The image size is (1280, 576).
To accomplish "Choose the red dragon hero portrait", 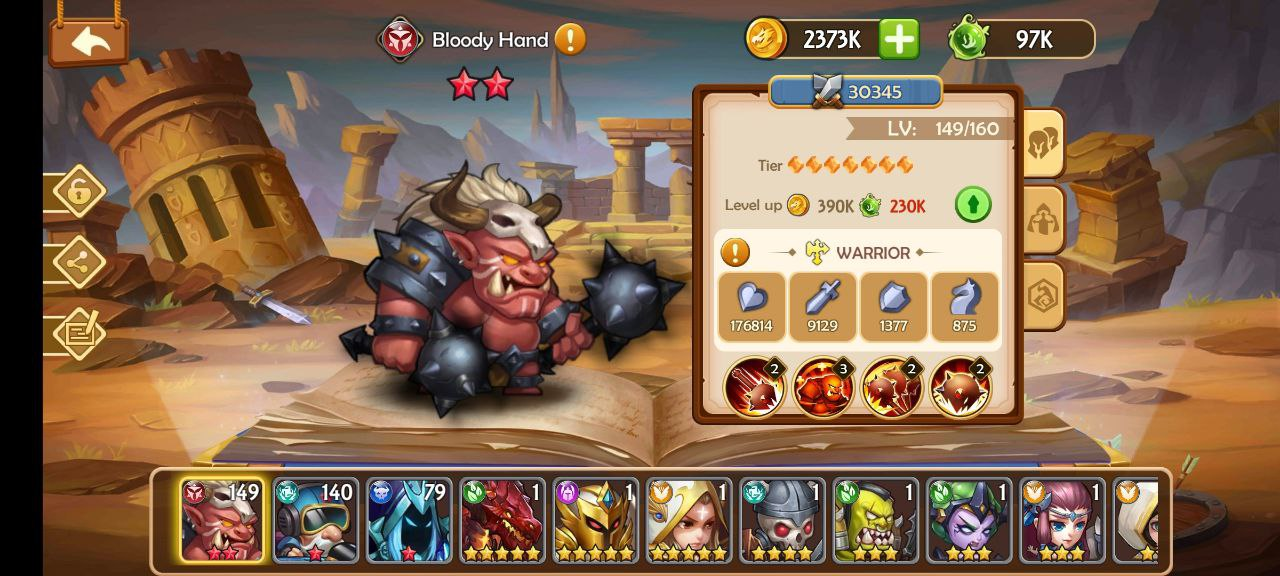I will tap(501, 521).
